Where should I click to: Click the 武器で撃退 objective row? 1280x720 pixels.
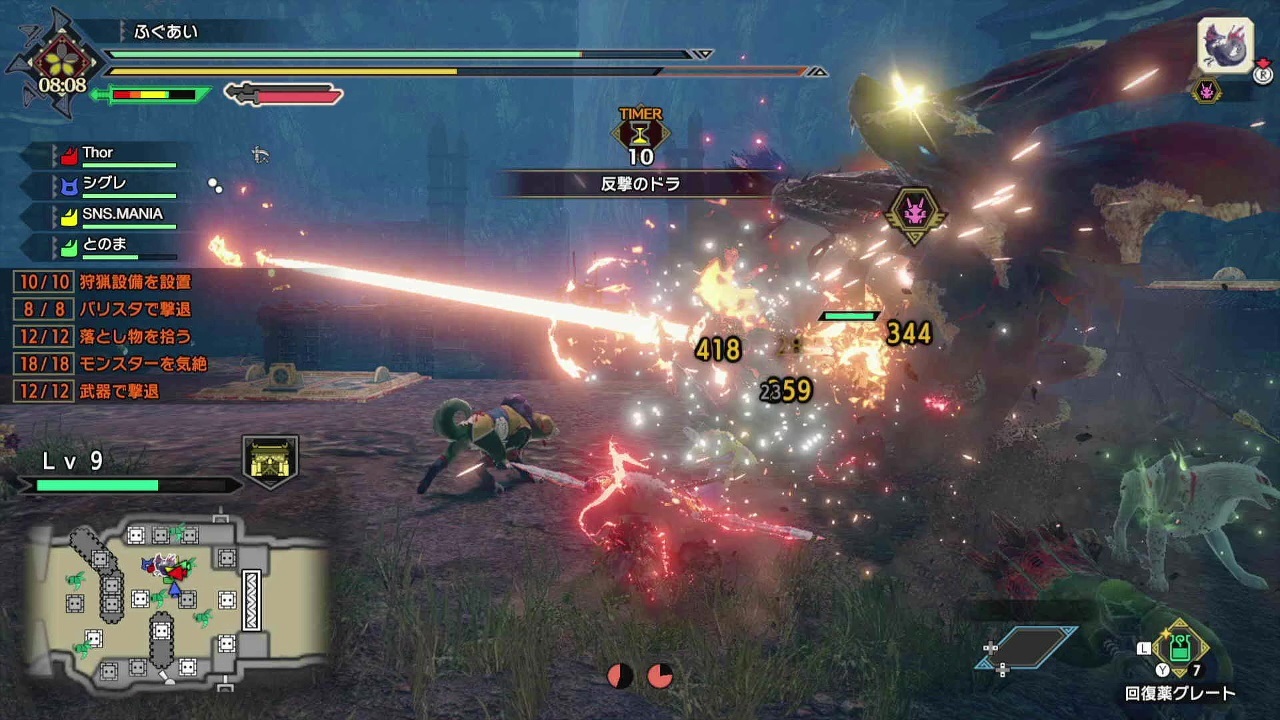click(x=110, y=391)
